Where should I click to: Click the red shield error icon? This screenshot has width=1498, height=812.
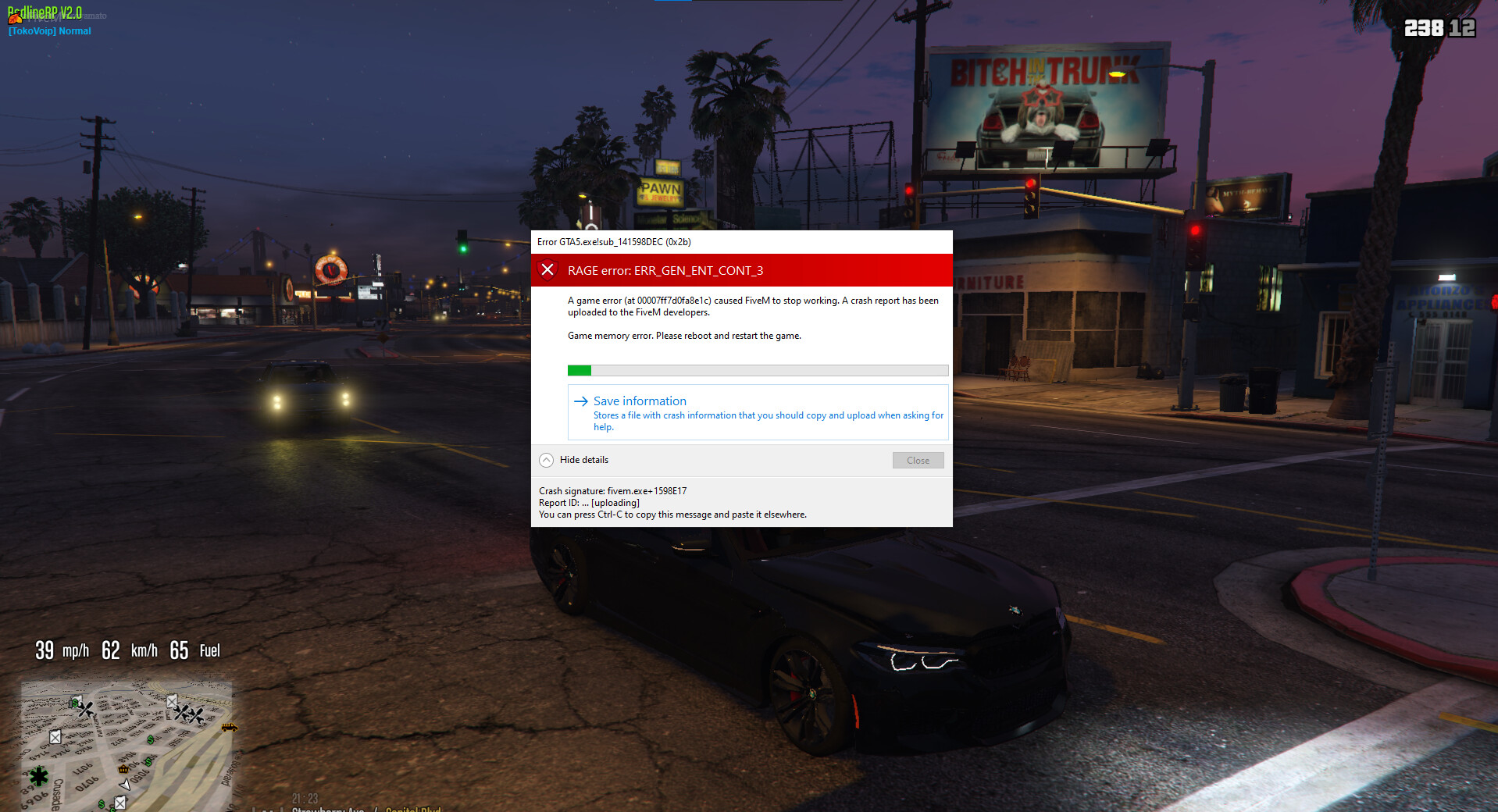(548, 270)
